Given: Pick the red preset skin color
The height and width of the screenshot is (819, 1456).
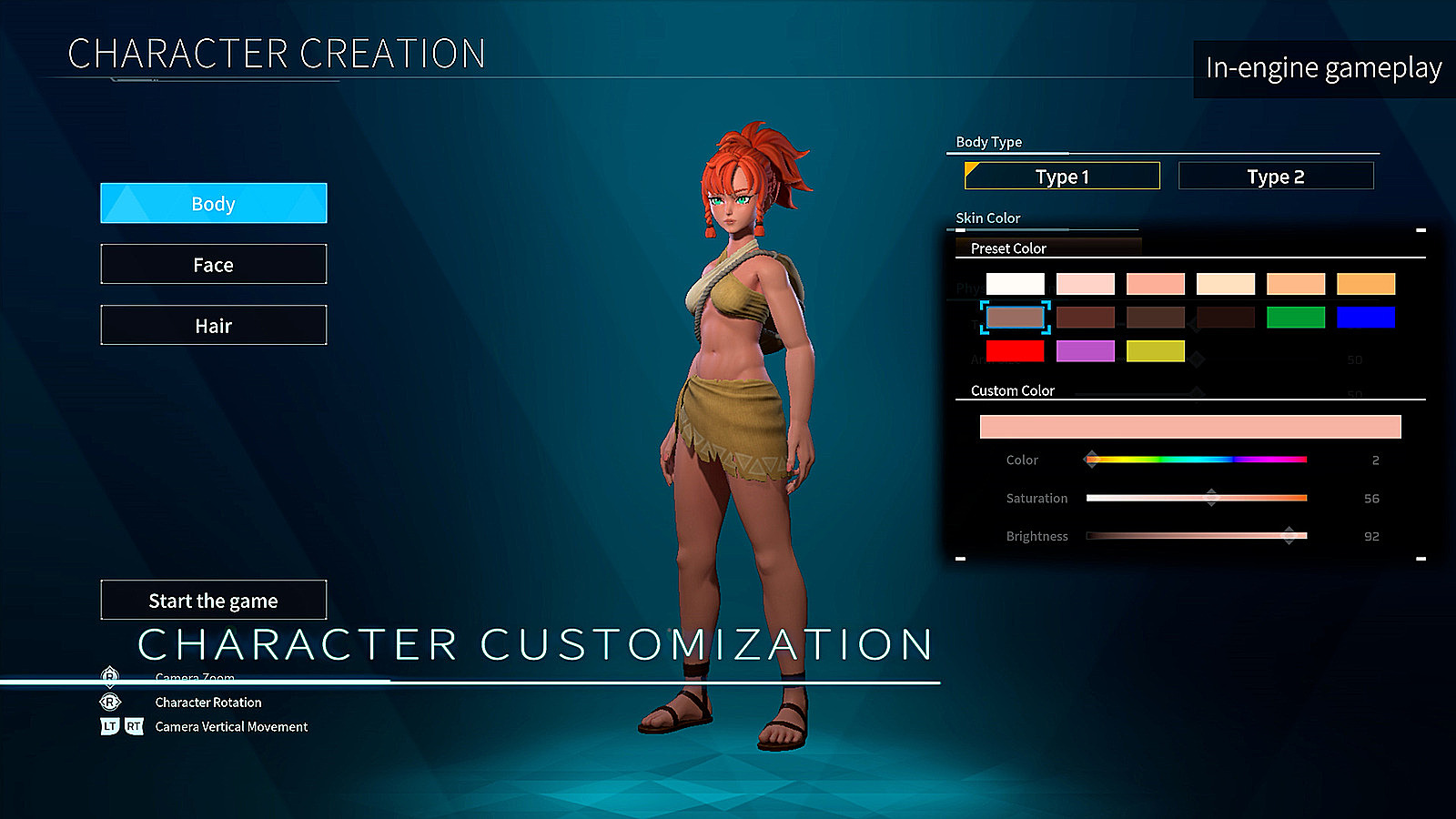Looking at the screenshot, I should point(1015,350).
